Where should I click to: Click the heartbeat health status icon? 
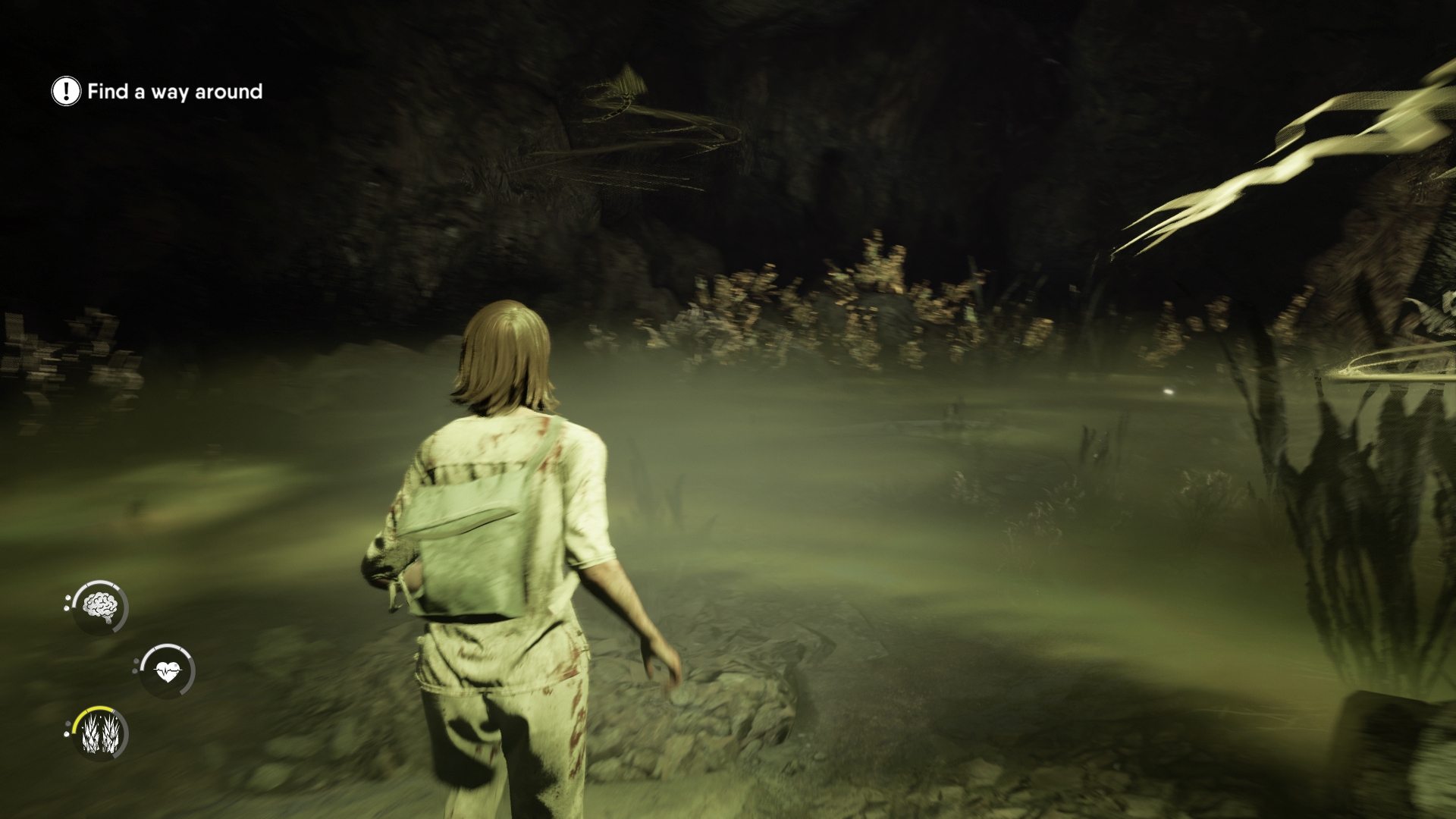click(167, 670)
